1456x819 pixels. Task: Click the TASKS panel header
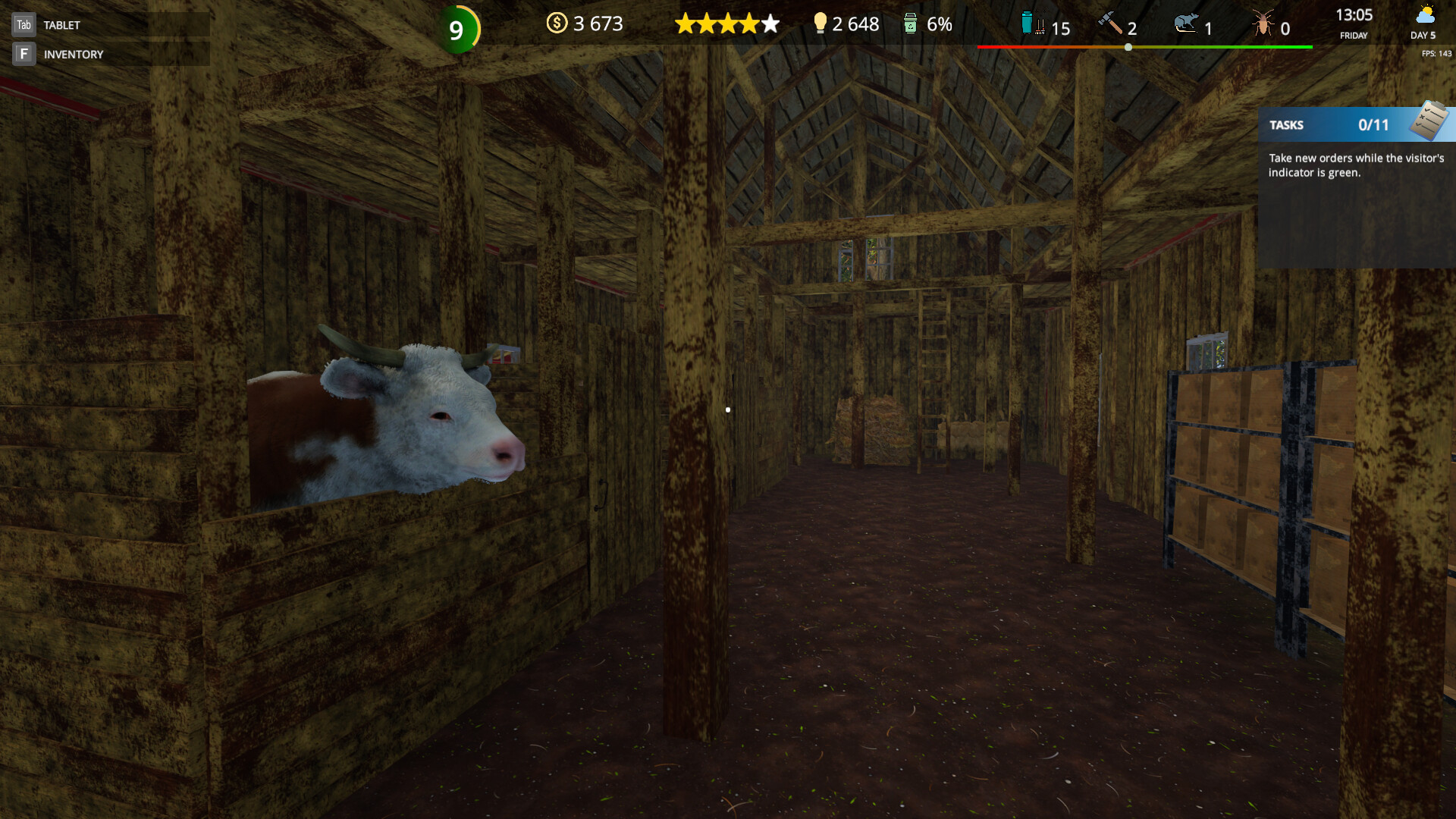pyautogui.click(x=1286, y=125)
